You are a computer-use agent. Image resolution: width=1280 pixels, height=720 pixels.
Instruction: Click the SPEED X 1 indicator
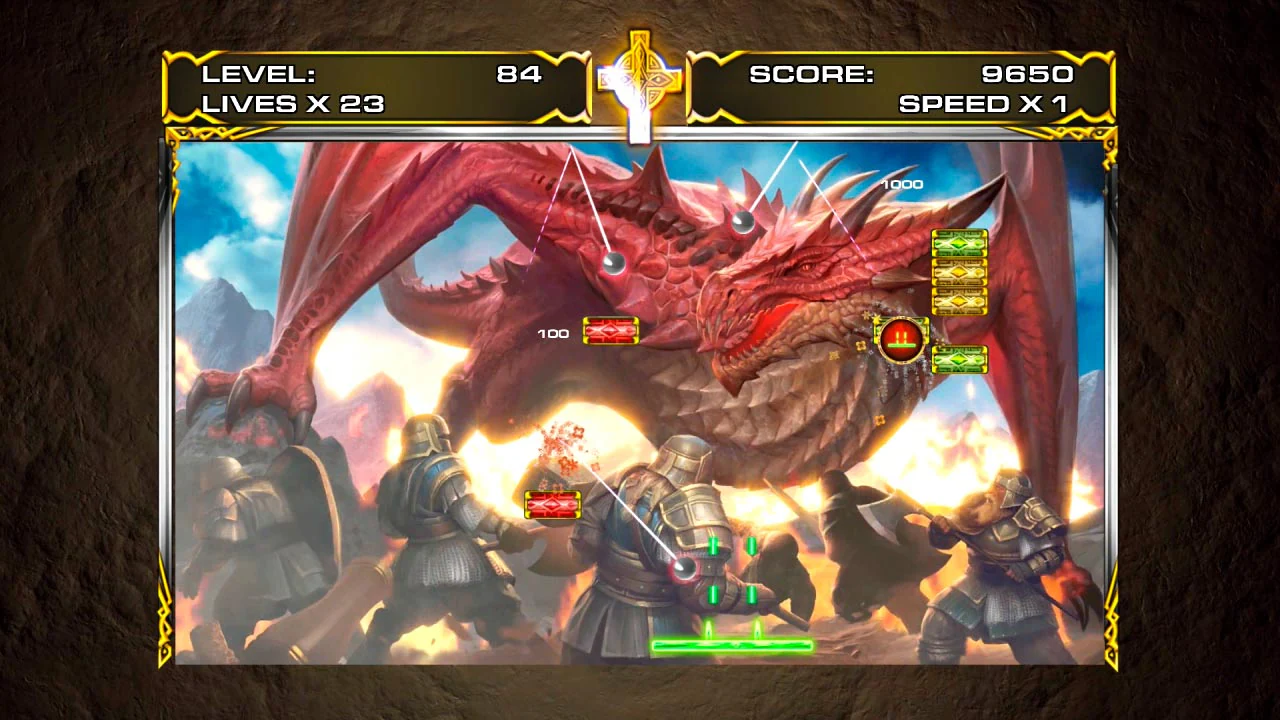tap(985, 102)
